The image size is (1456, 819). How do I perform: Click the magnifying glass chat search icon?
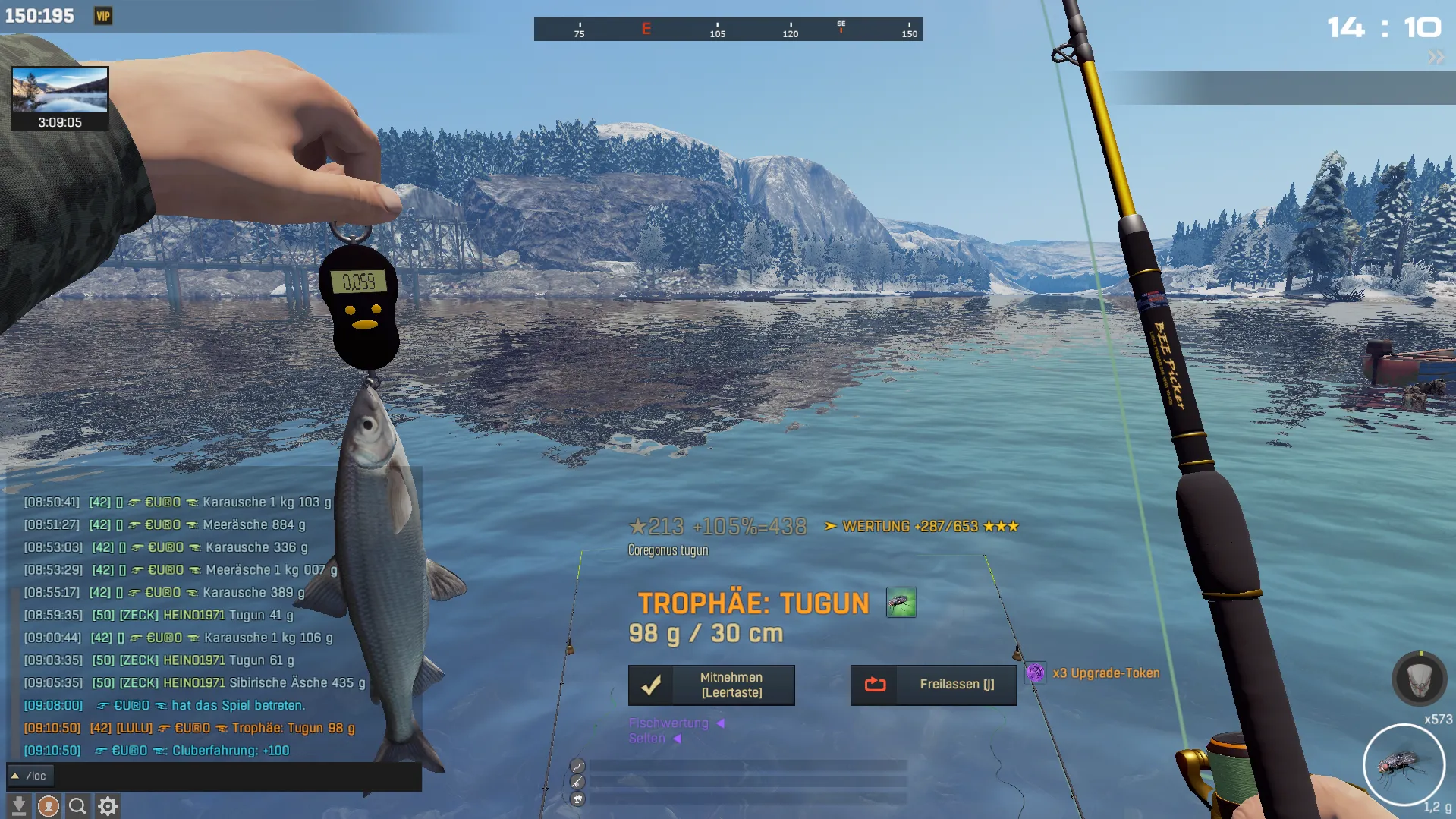77,805
